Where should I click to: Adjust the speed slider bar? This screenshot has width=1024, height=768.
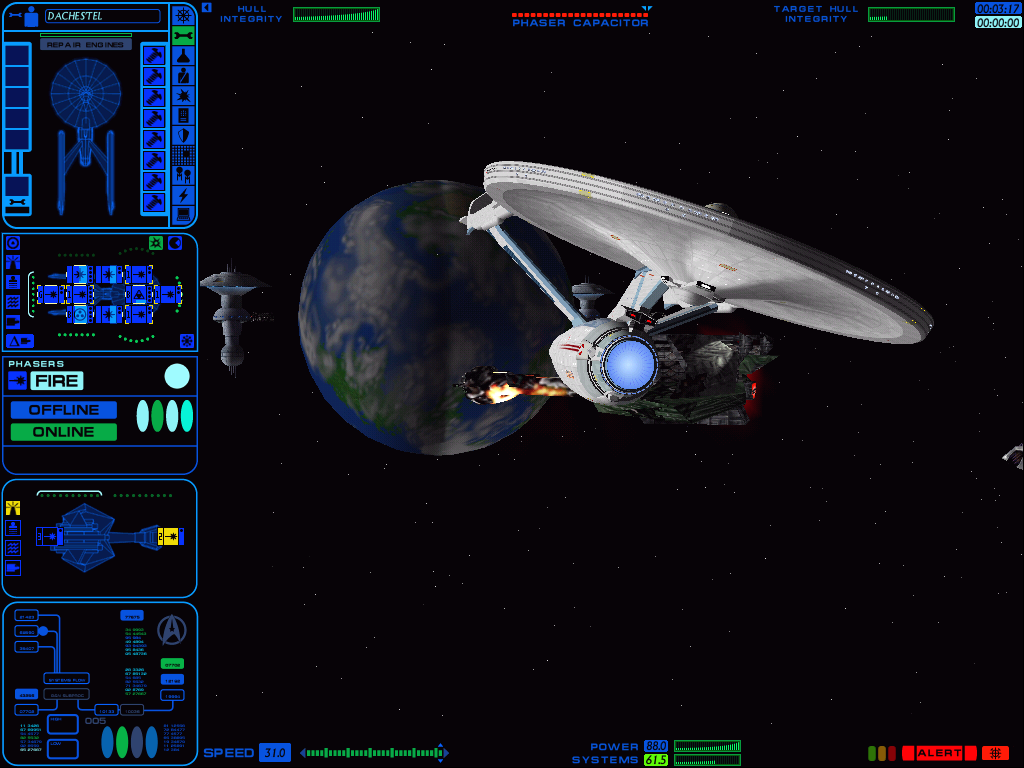[374, 753]
